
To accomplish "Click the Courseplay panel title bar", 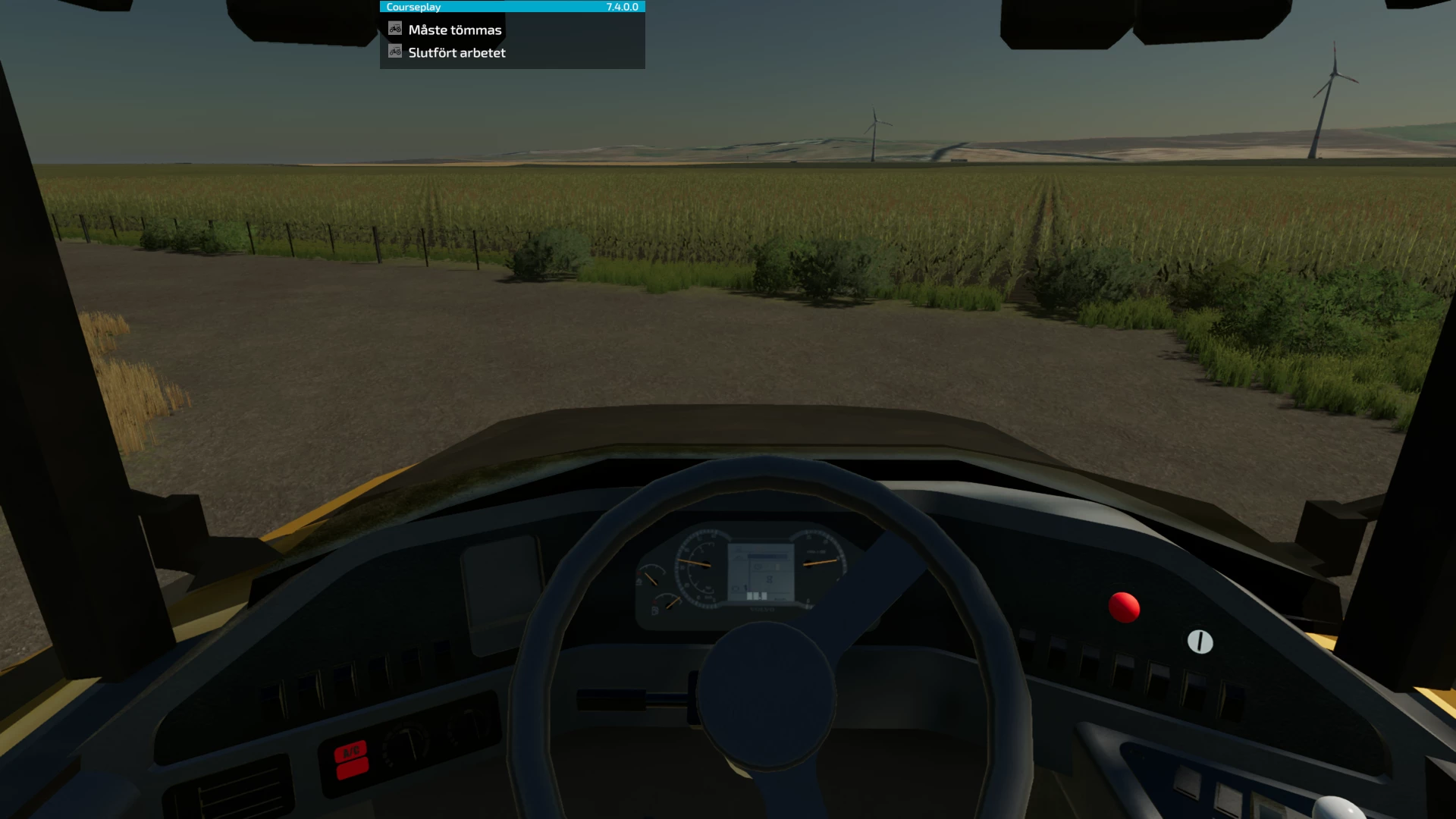I will 512,7.
